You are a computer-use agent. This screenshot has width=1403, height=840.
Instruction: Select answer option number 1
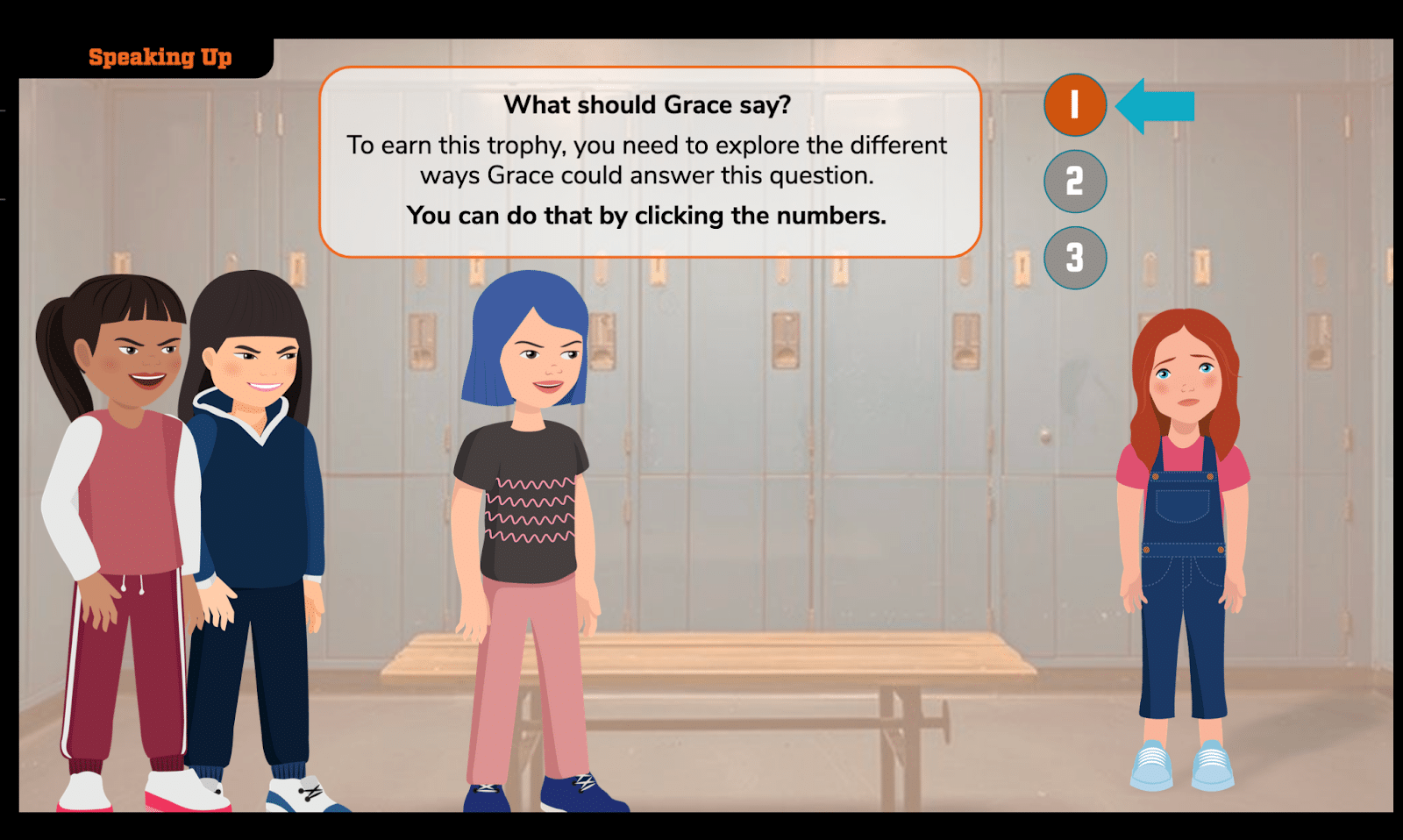(x=1075, y=105)
